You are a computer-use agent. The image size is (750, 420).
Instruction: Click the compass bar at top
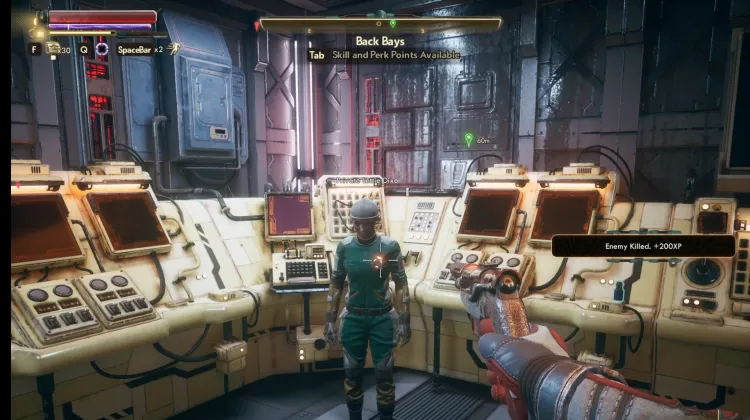(380, 23)
